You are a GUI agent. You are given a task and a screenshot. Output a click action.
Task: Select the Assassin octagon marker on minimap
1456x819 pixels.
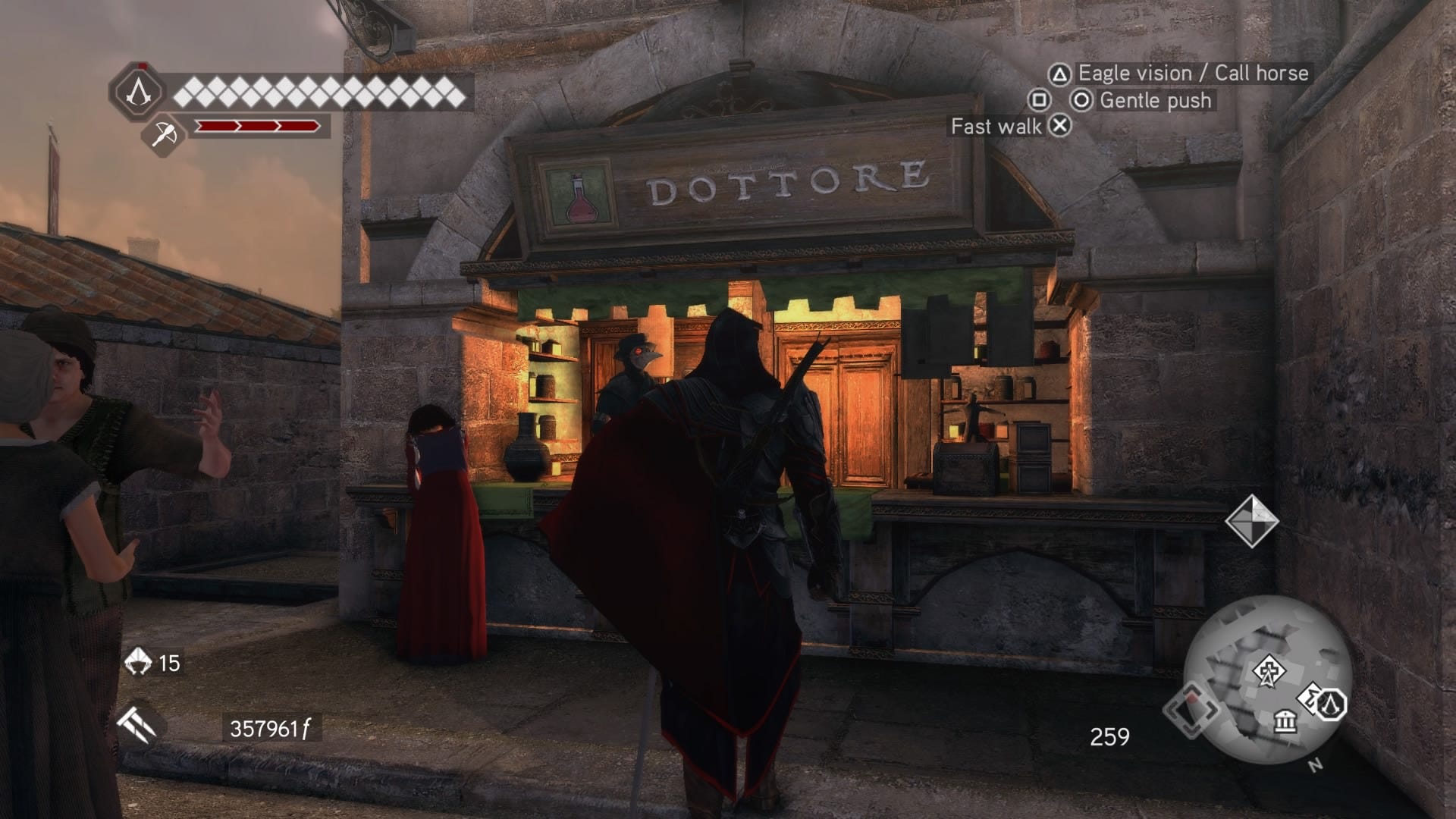pyautogui.click(x=1329, y=704)
